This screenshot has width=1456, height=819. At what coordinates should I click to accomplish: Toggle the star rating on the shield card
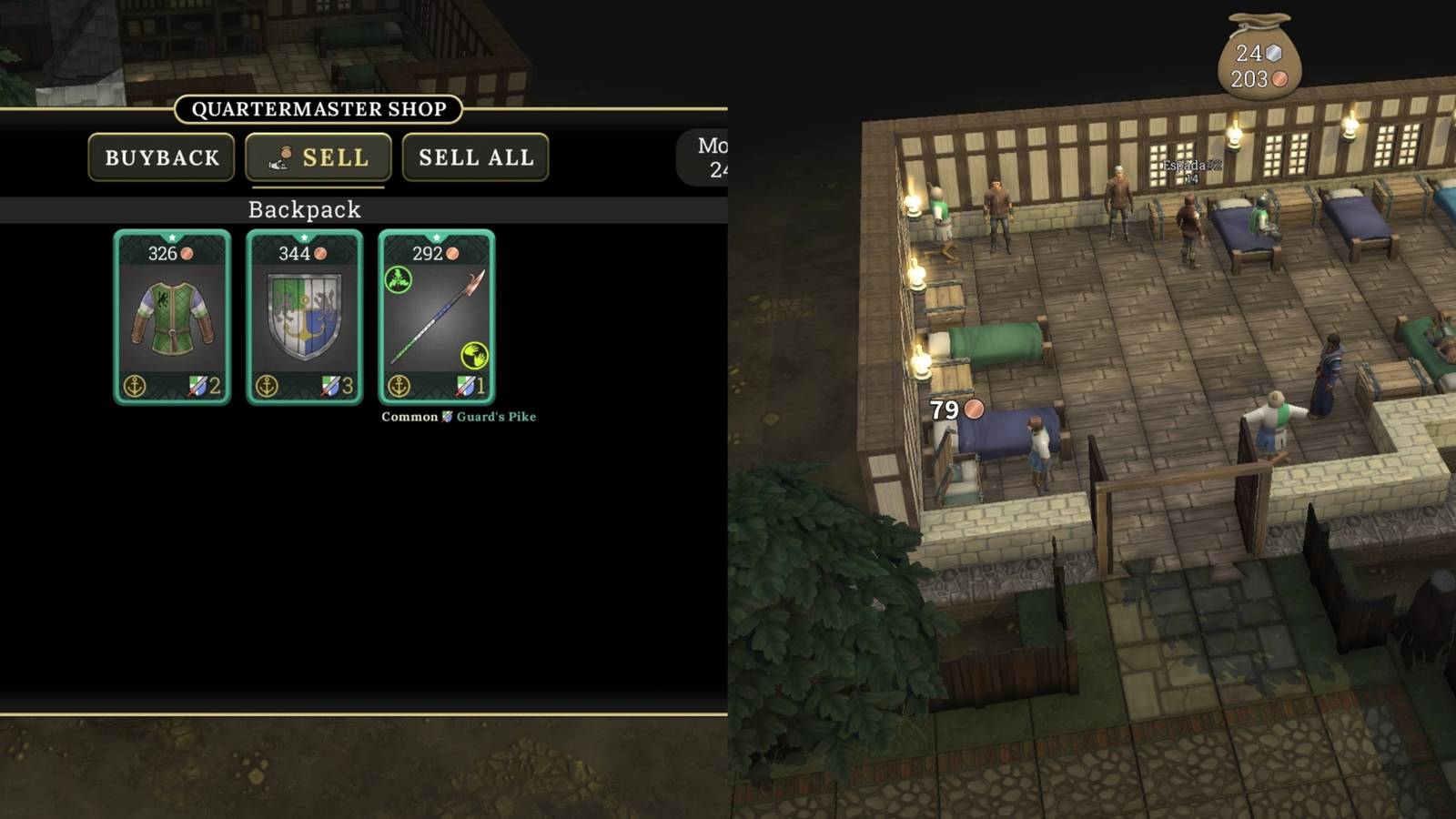click(304, 236)
